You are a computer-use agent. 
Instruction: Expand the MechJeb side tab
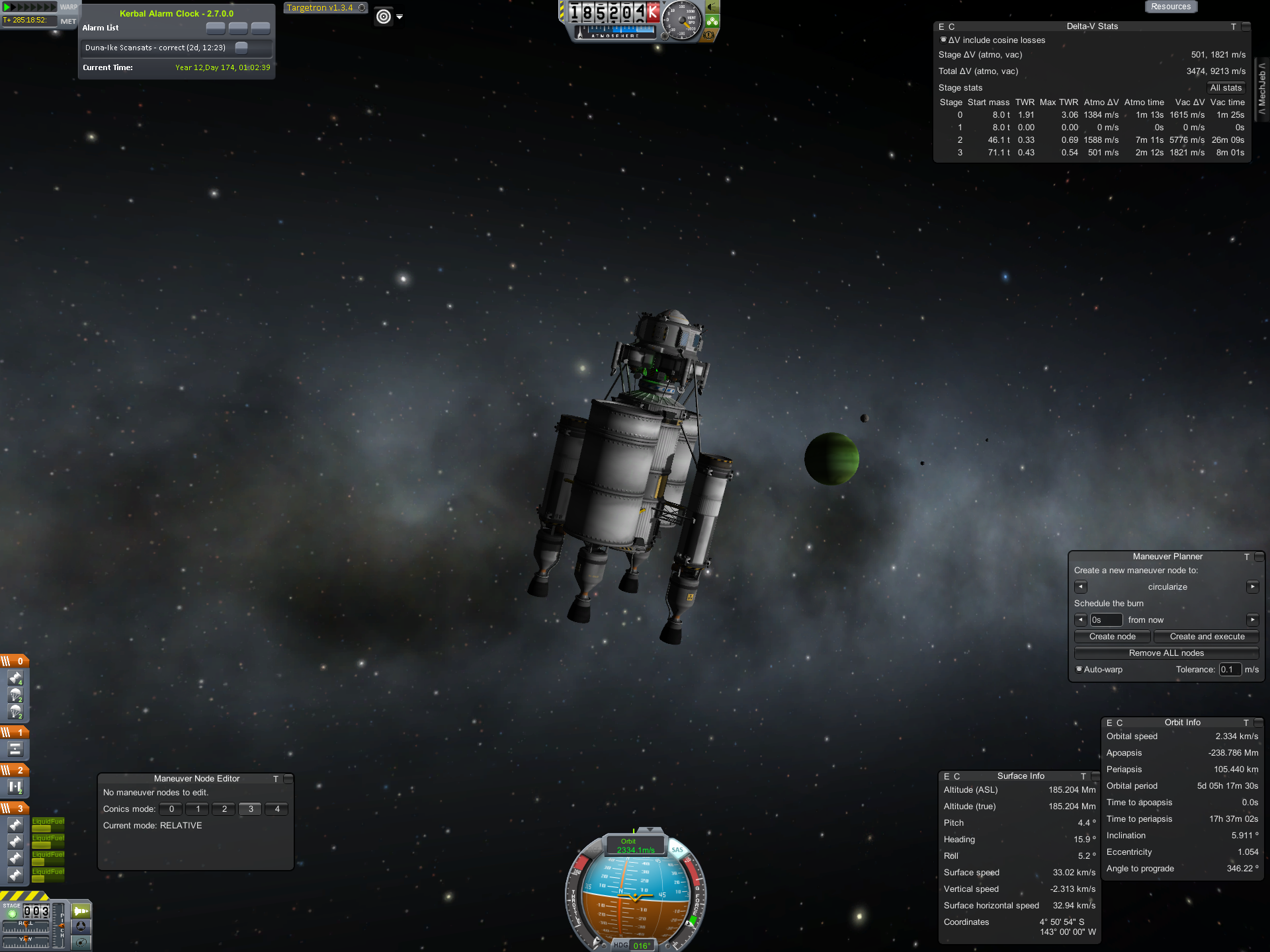click(x=1262, y=89)
